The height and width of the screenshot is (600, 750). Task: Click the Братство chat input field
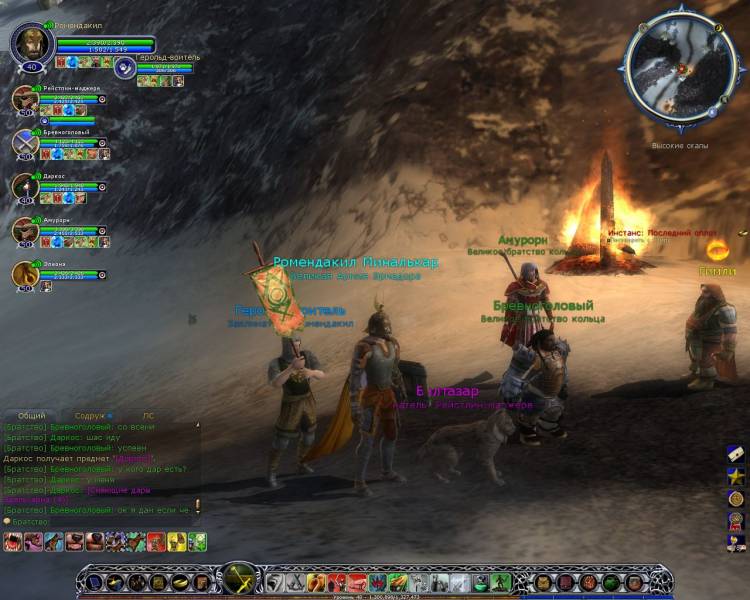[x=100, y=521]
